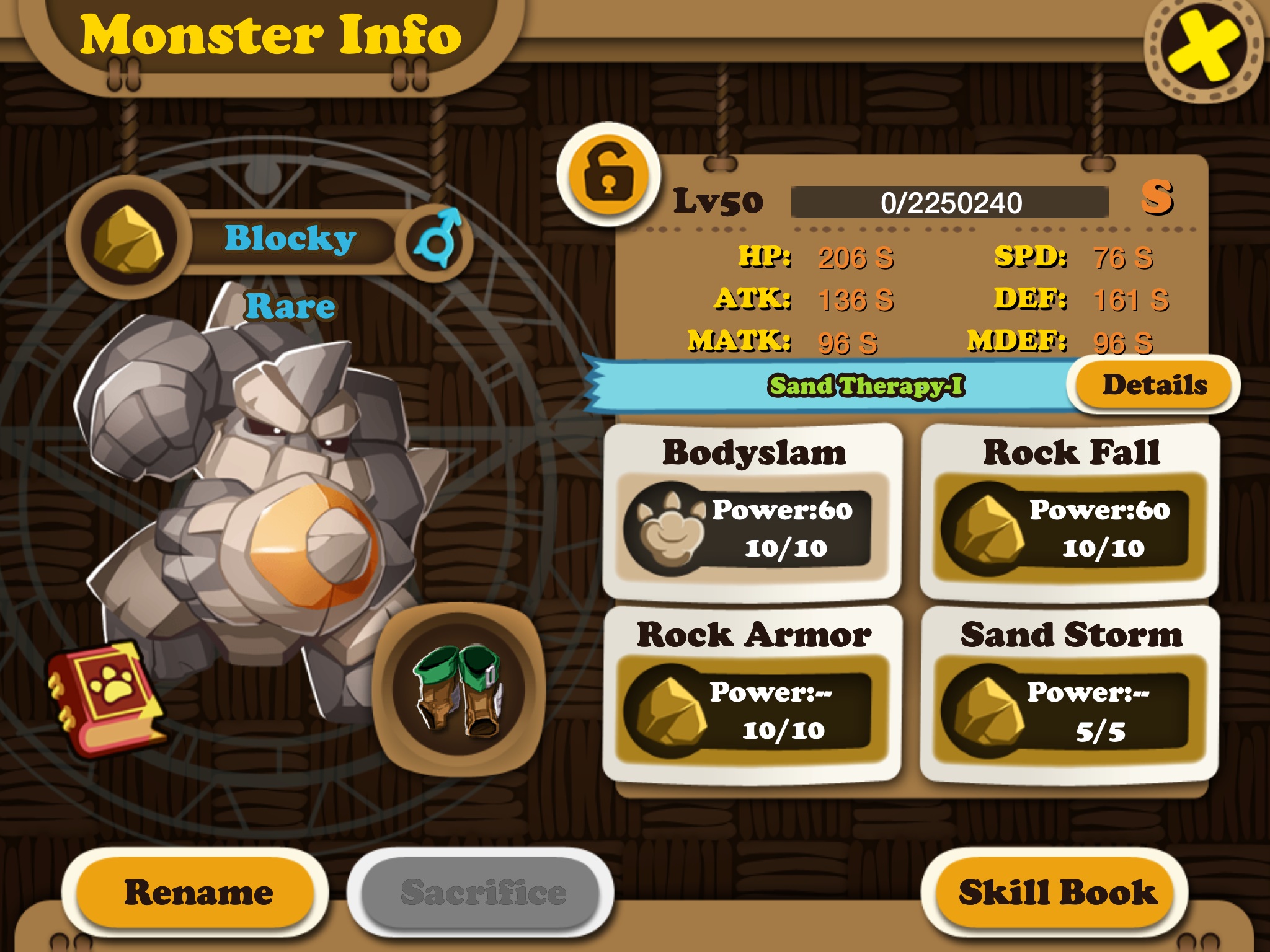Image resolution: width=1270 pixels, height=952 pixels.
Task: Open the red paw-print monster book
Action: 107,698
